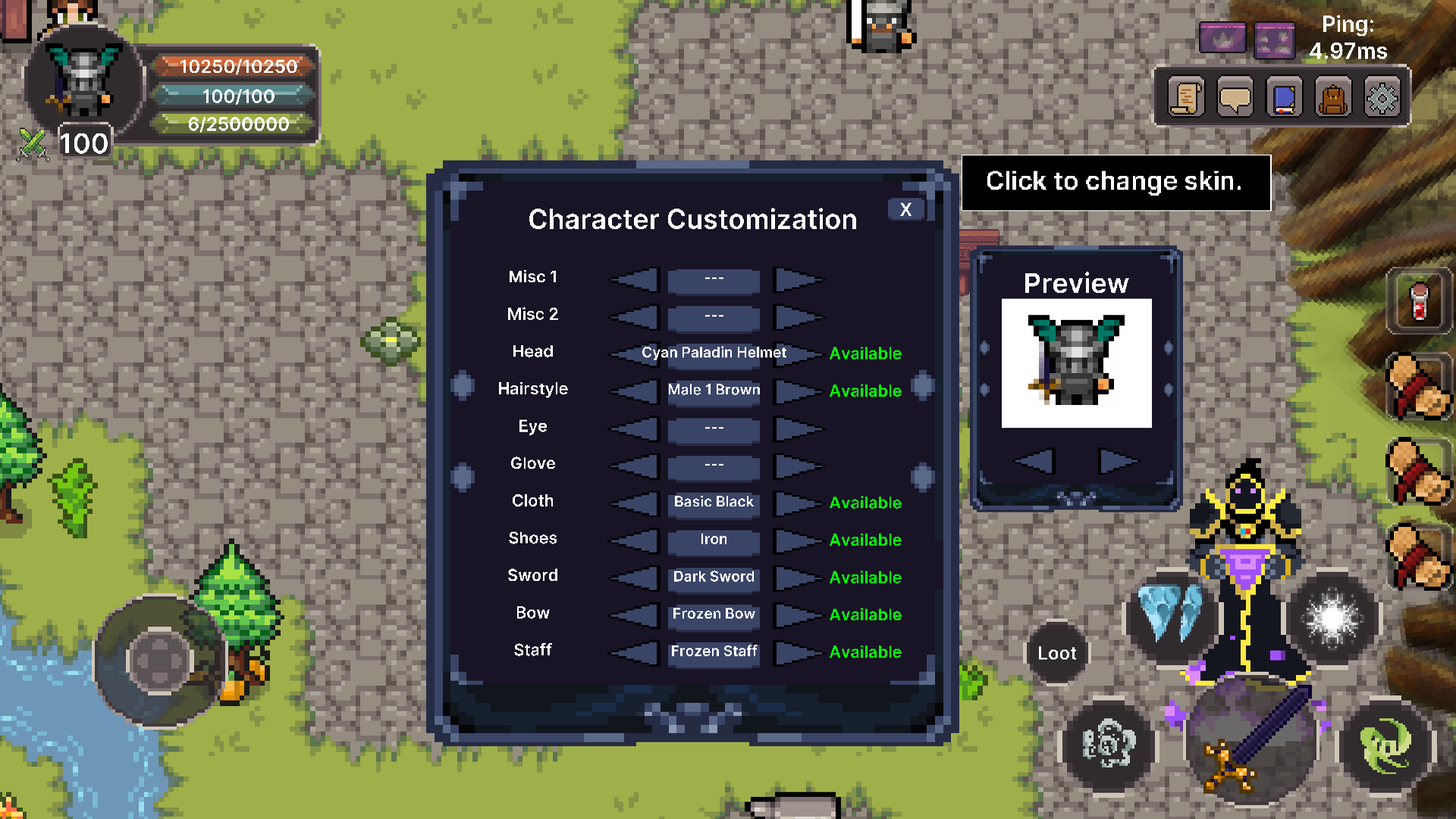Browse next skin in Preview panel

1116,460
